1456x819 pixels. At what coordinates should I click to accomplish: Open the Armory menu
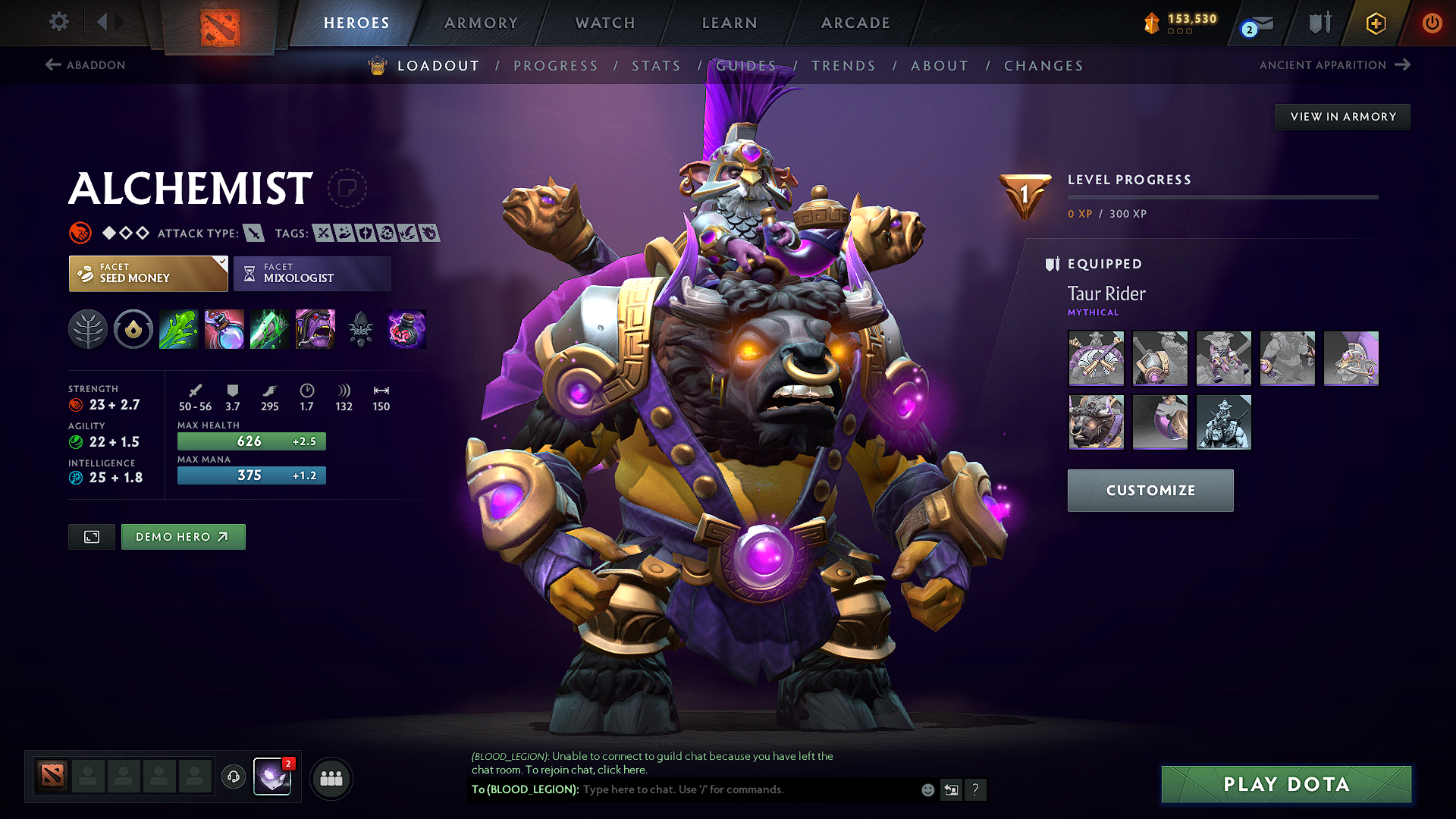click(x=481, y=23)
